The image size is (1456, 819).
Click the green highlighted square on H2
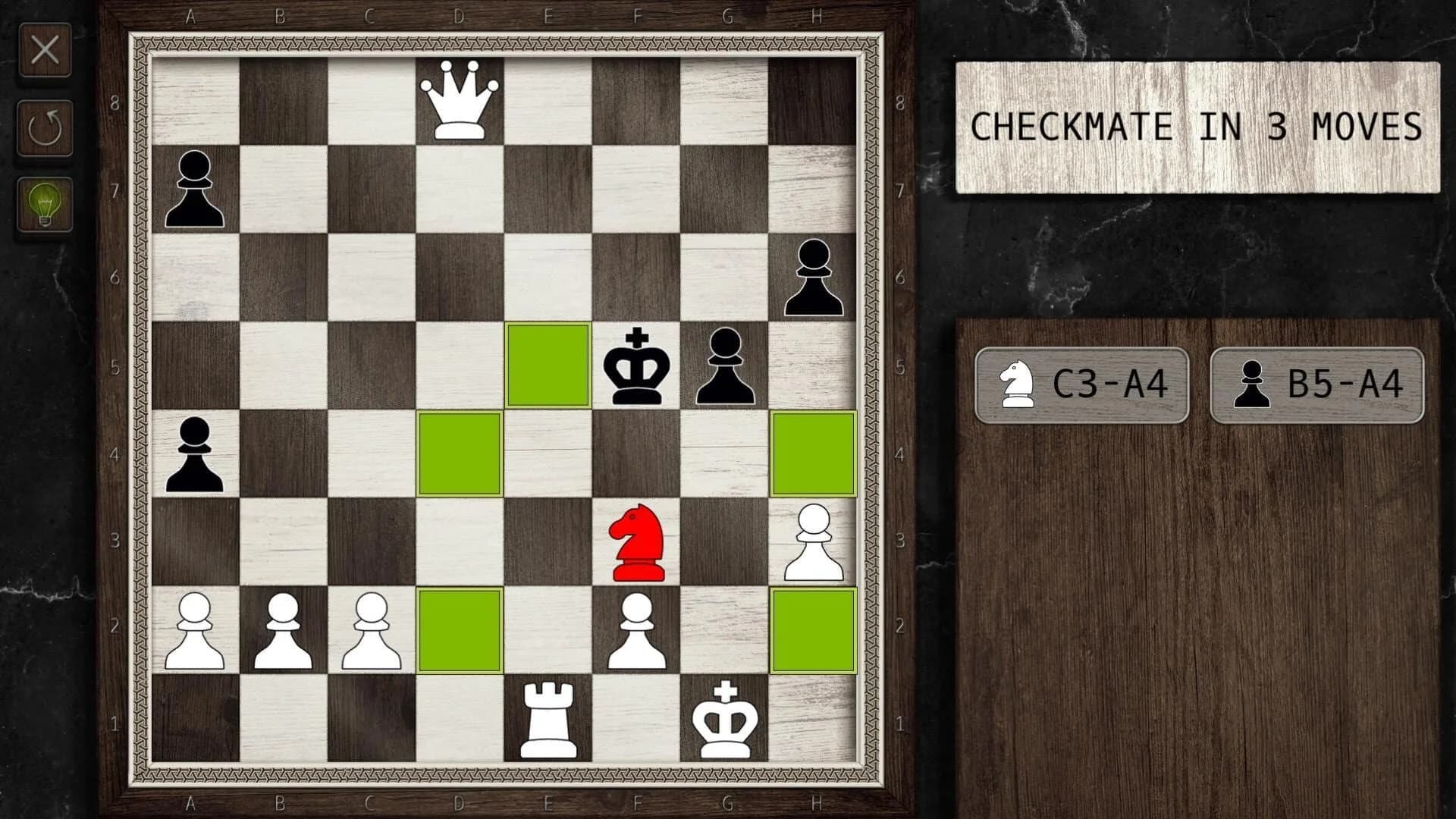click(813, 631)
